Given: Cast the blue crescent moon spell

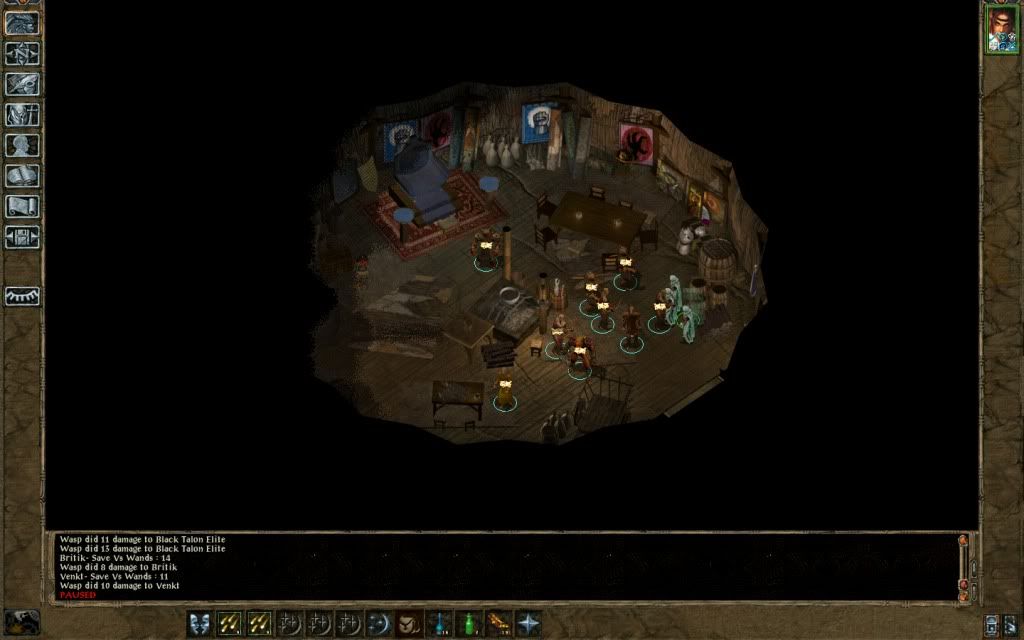Looking at the screenshot, I should [x=380, y=623].
